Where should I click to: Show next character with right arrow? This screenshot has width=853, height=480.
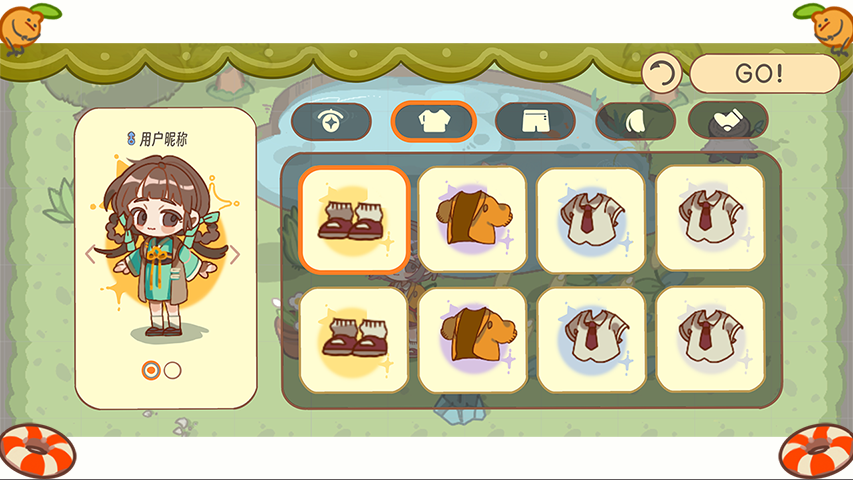click(236, 254)
